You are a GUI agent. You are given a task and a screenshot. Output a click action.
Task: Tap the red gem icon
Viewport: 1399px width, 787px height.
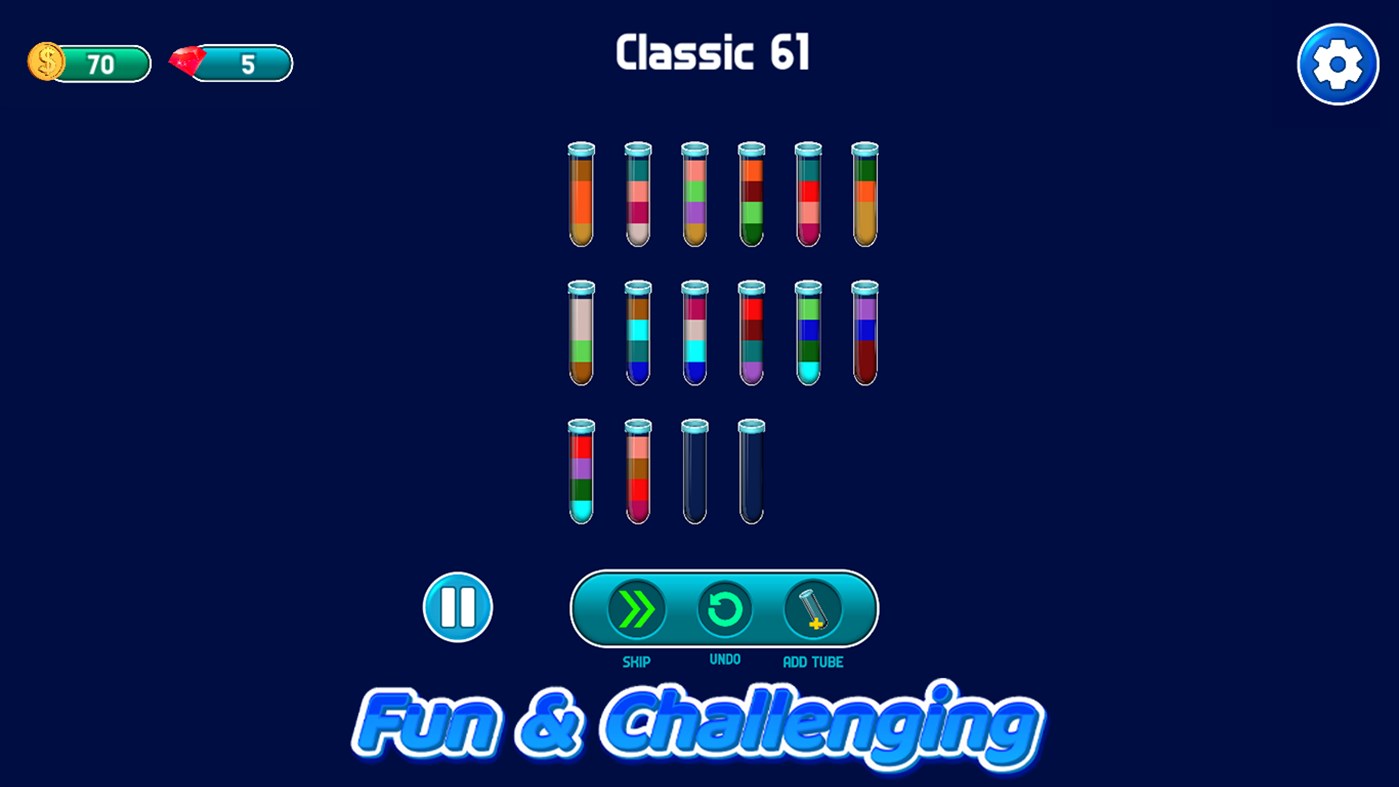coord(185,61)
